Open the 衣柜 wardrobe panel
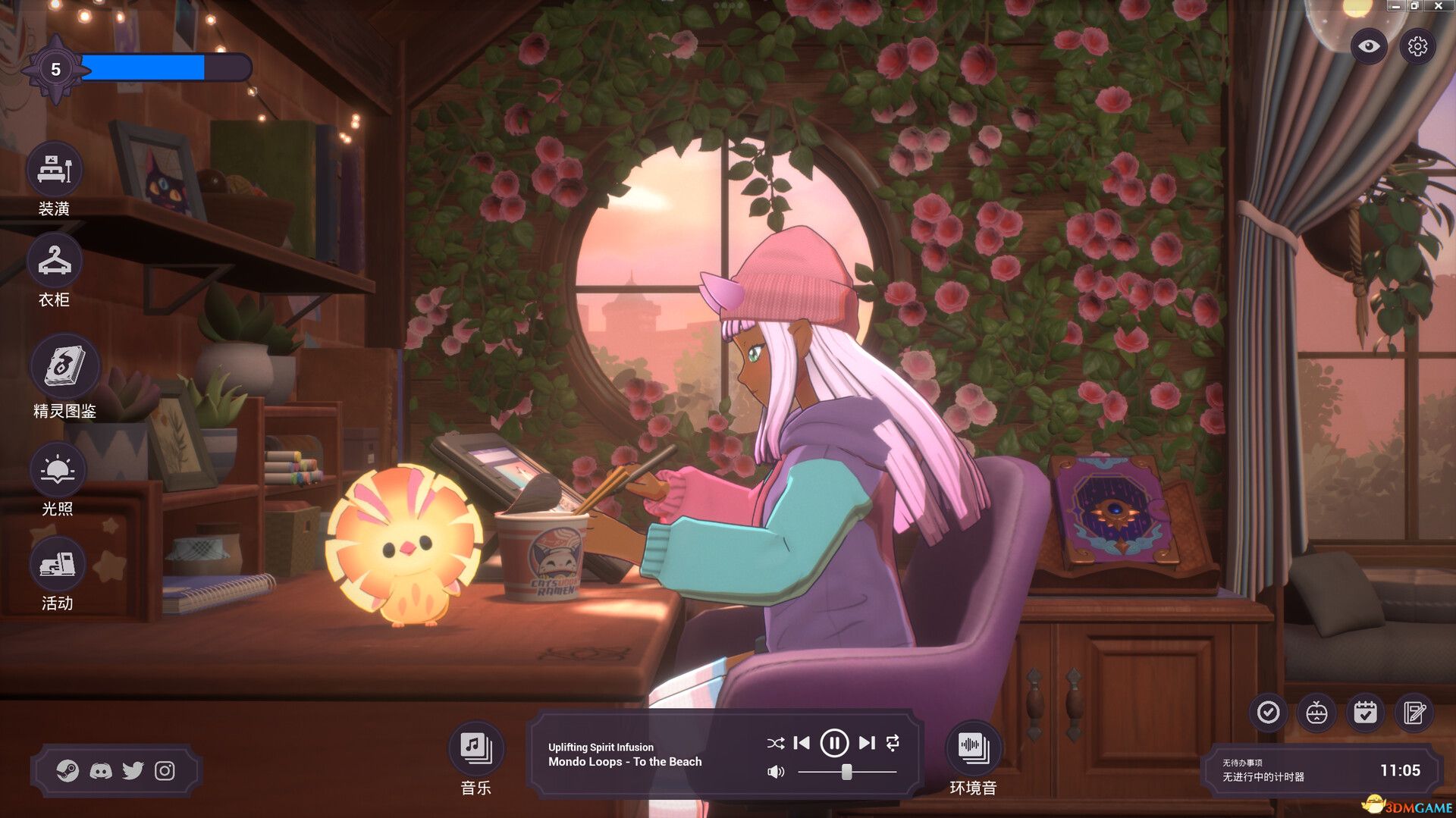Viewport: 1456px width, 818px height. tap(56, 262)
